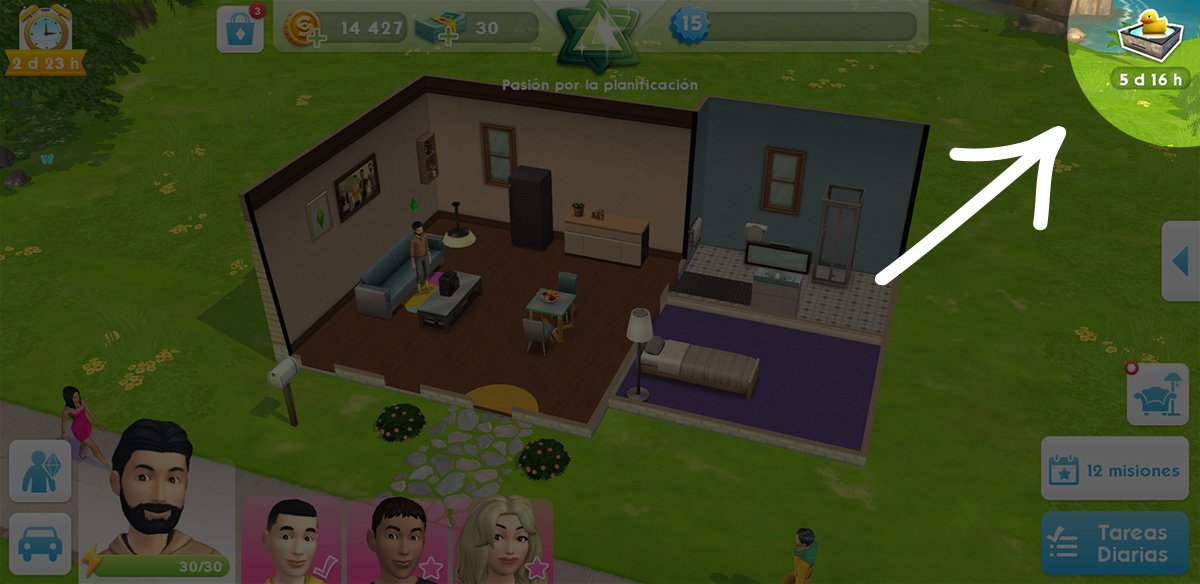Open the car travel button
This screenshot has width=1200, height=584.
click(x=40, y=544)
